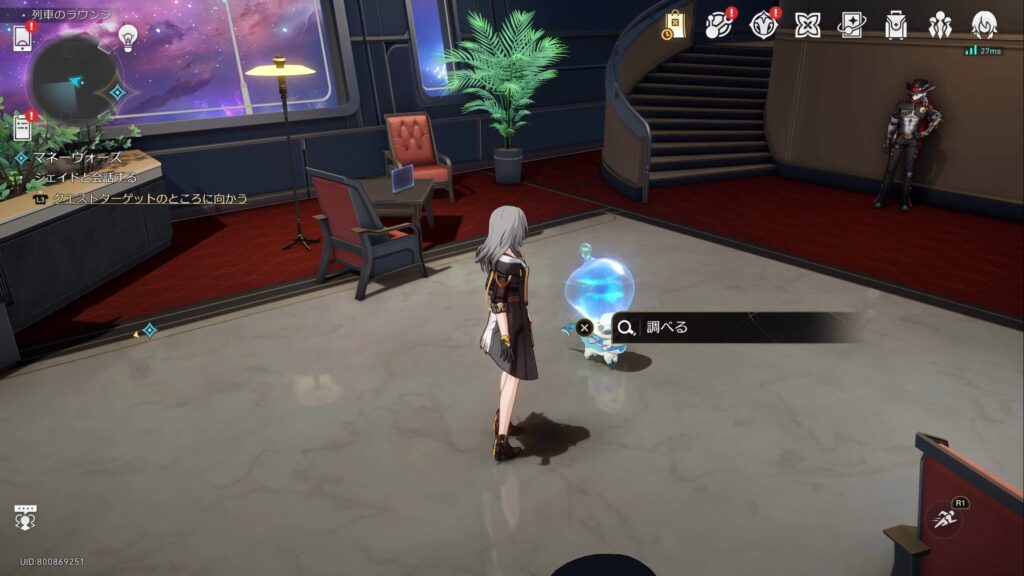Image resolution: width=1024 pixels, height=576 pixels.
Task: Open the Warp star-card icon
Action: coord(851,26)
